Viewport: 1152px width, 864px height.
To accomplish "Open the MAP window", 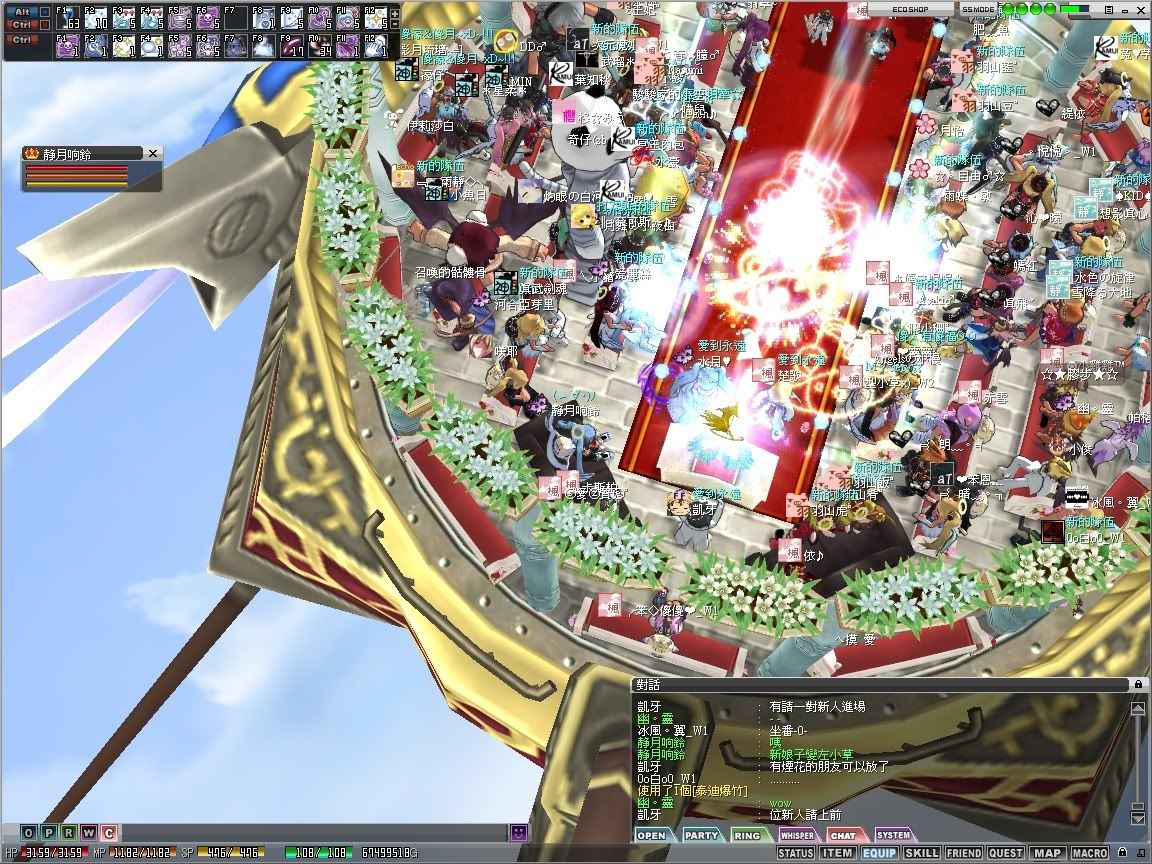I will pyautogui.click(x=1047, y=853).
